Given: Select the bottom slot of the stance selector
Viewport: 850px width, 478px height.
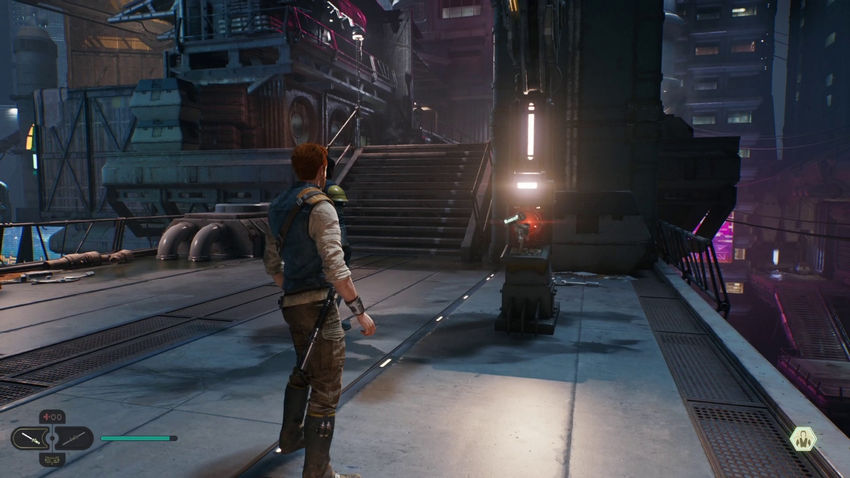Looking at the screenshot, I should 52,458.
